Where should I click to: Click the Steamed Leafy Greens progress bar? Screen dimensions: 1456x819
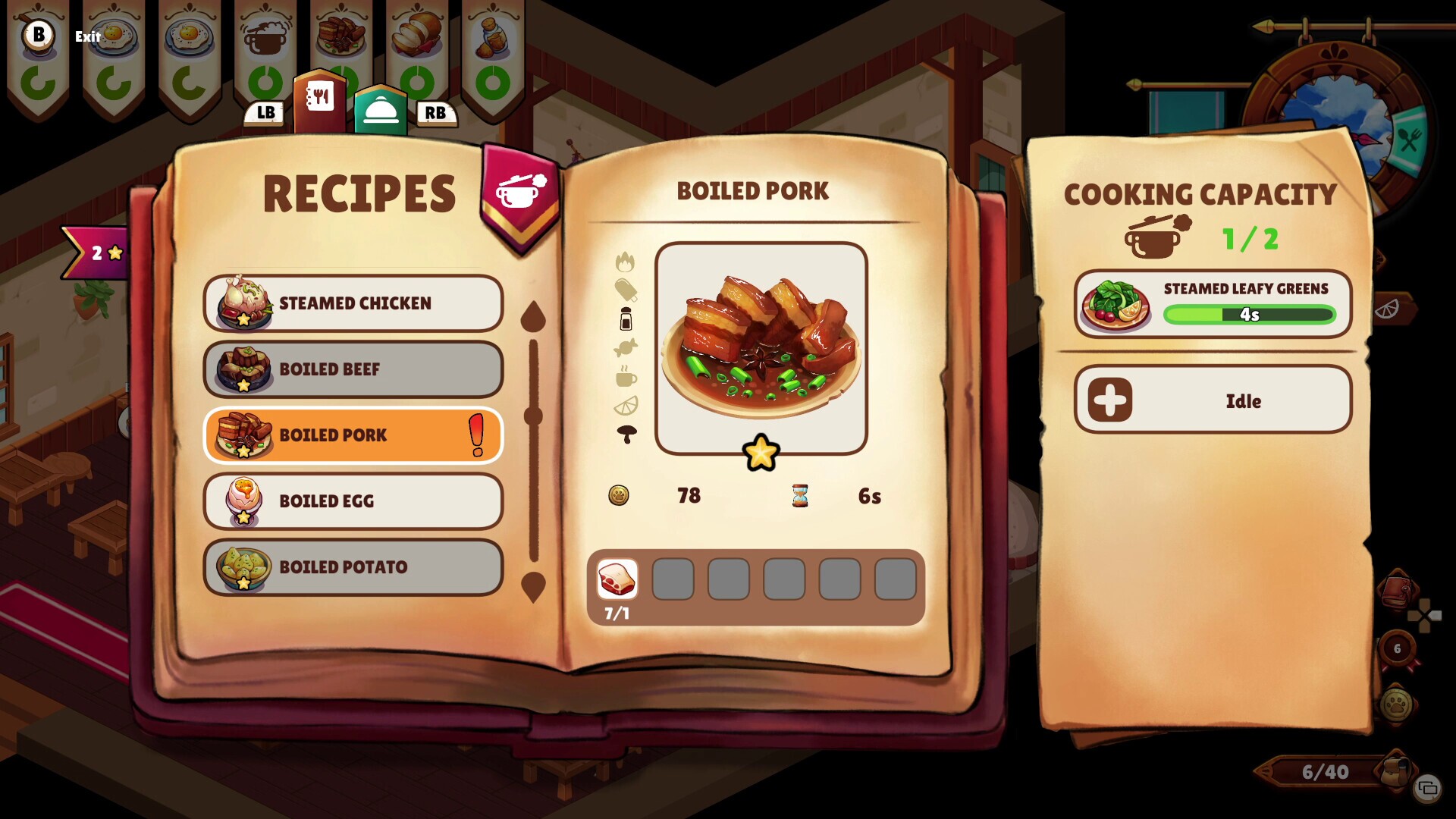tap(1250, 314)
